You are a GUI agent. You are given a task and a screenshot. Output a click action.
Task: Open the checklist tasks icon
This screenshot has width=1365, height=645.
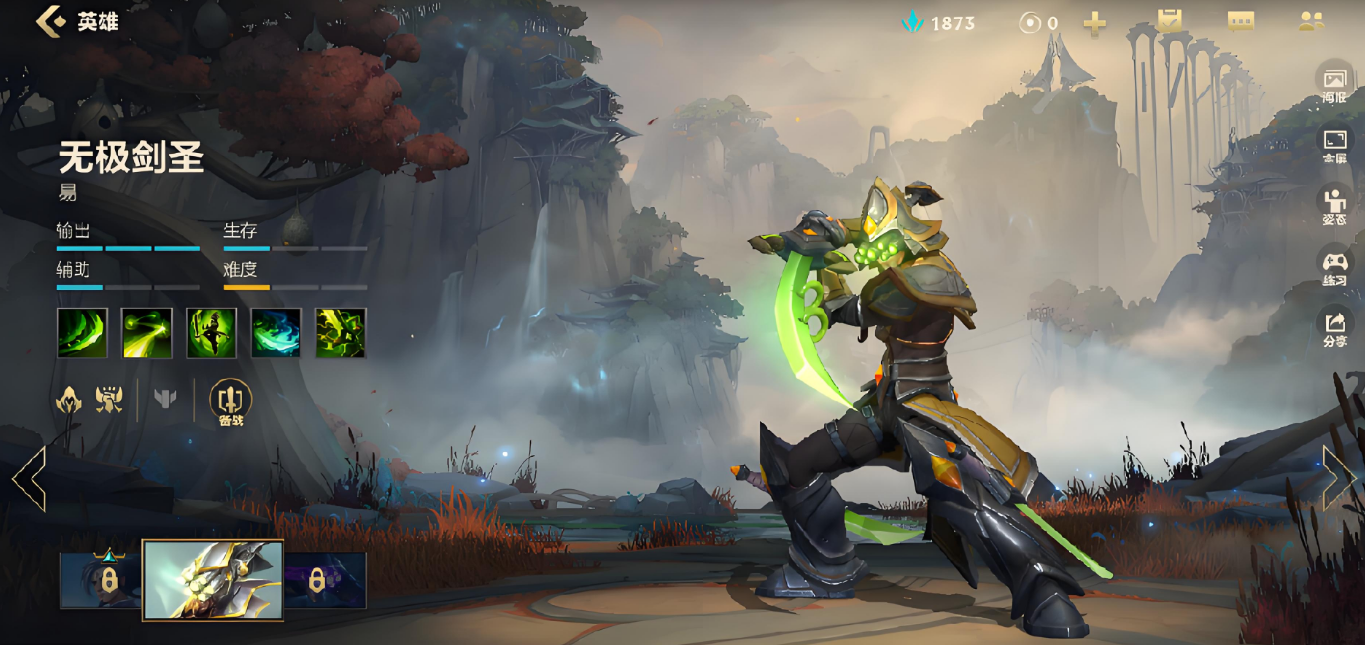1169,21
